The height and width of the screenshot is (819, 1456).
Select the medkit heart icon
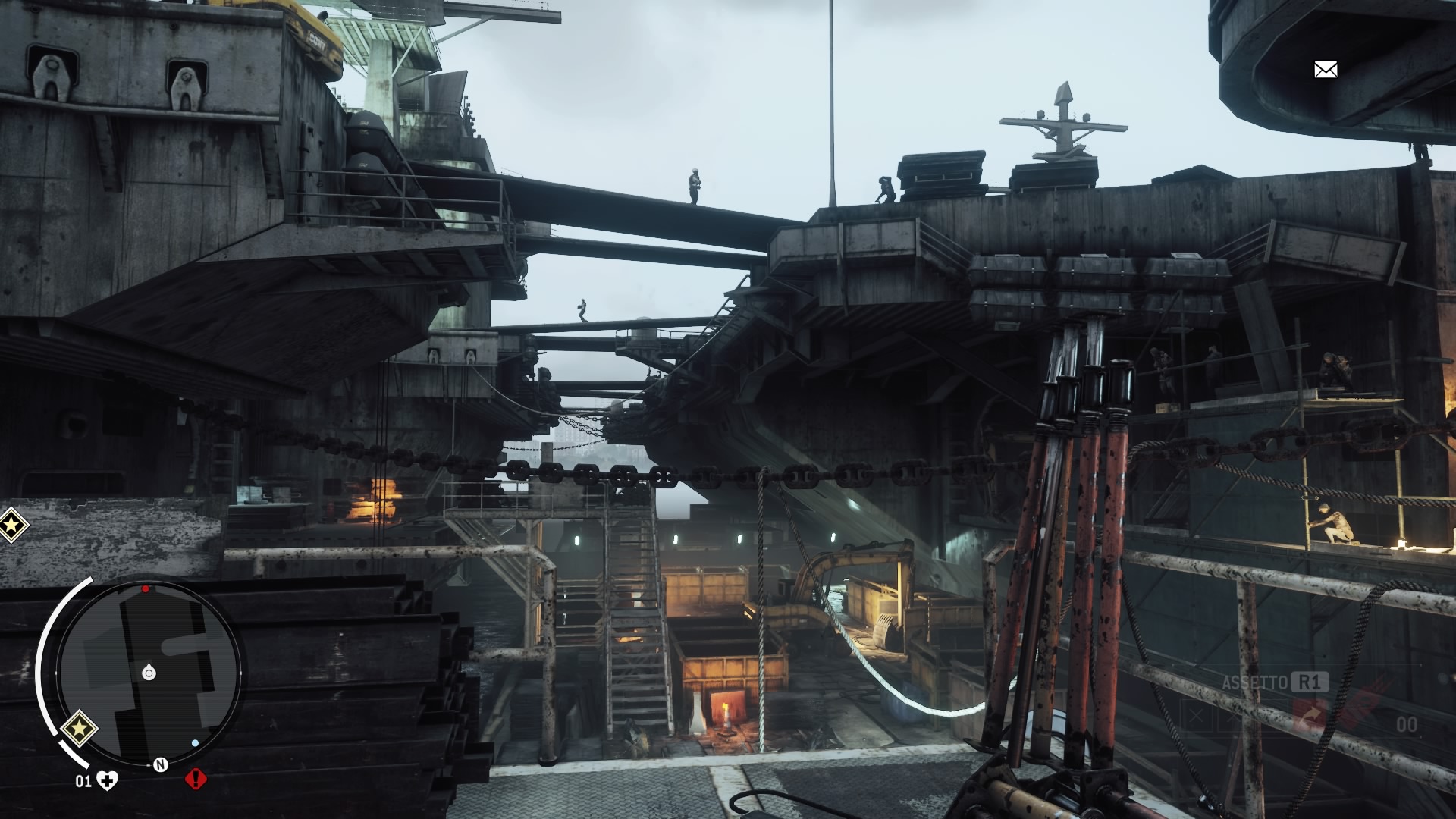click(x=108, y=781)
